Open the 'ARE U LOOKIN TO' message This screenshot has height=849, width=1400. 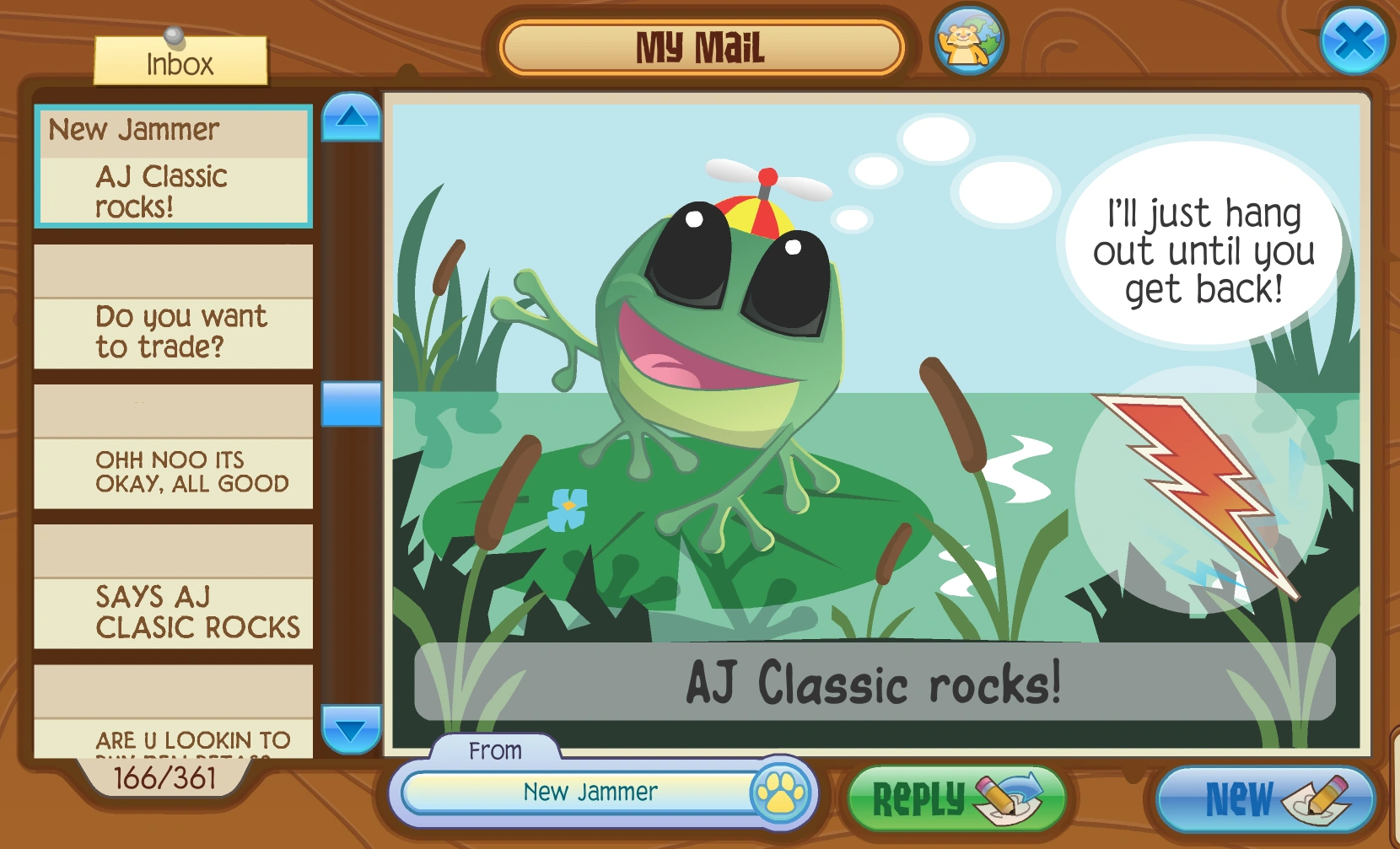(172, 739)
